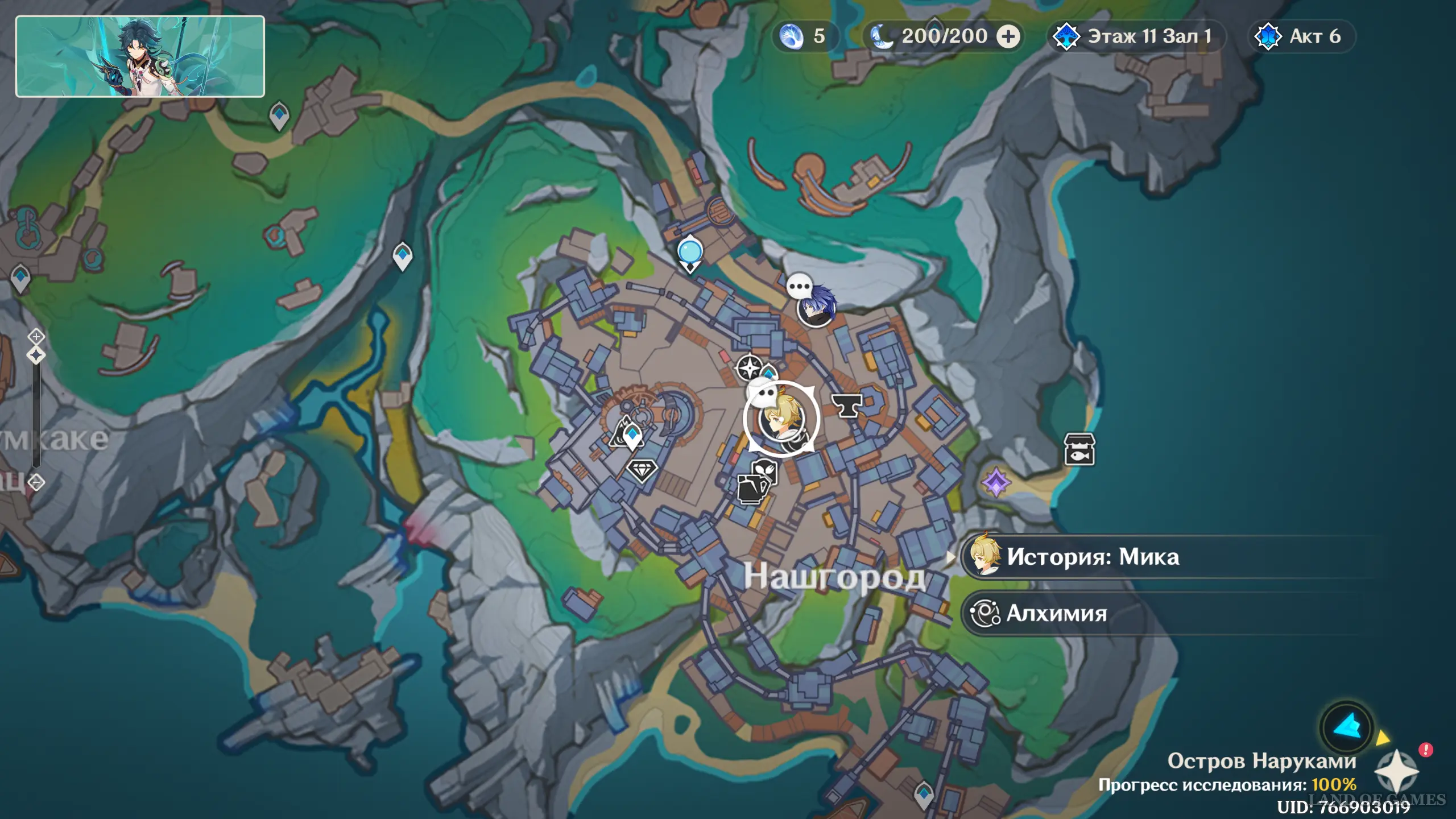Open the Xiao event banner
The width and height of the screenshot is (1456, 819).
140,56
